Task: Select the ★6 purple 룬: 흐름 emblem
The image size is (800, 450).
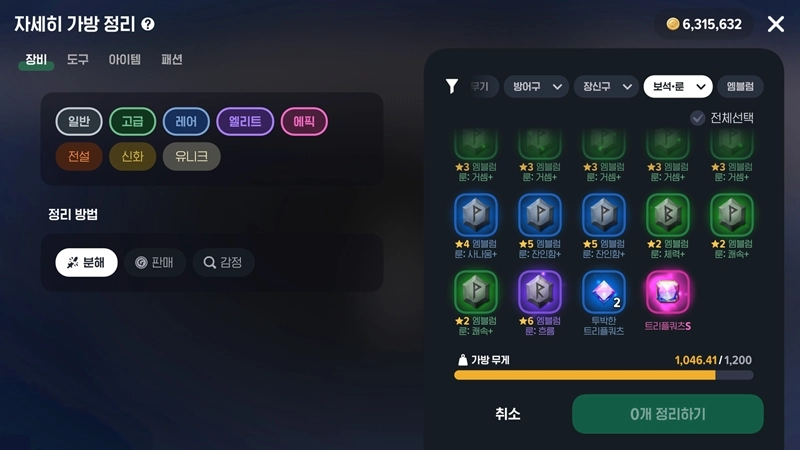Action: click(540, 292)
